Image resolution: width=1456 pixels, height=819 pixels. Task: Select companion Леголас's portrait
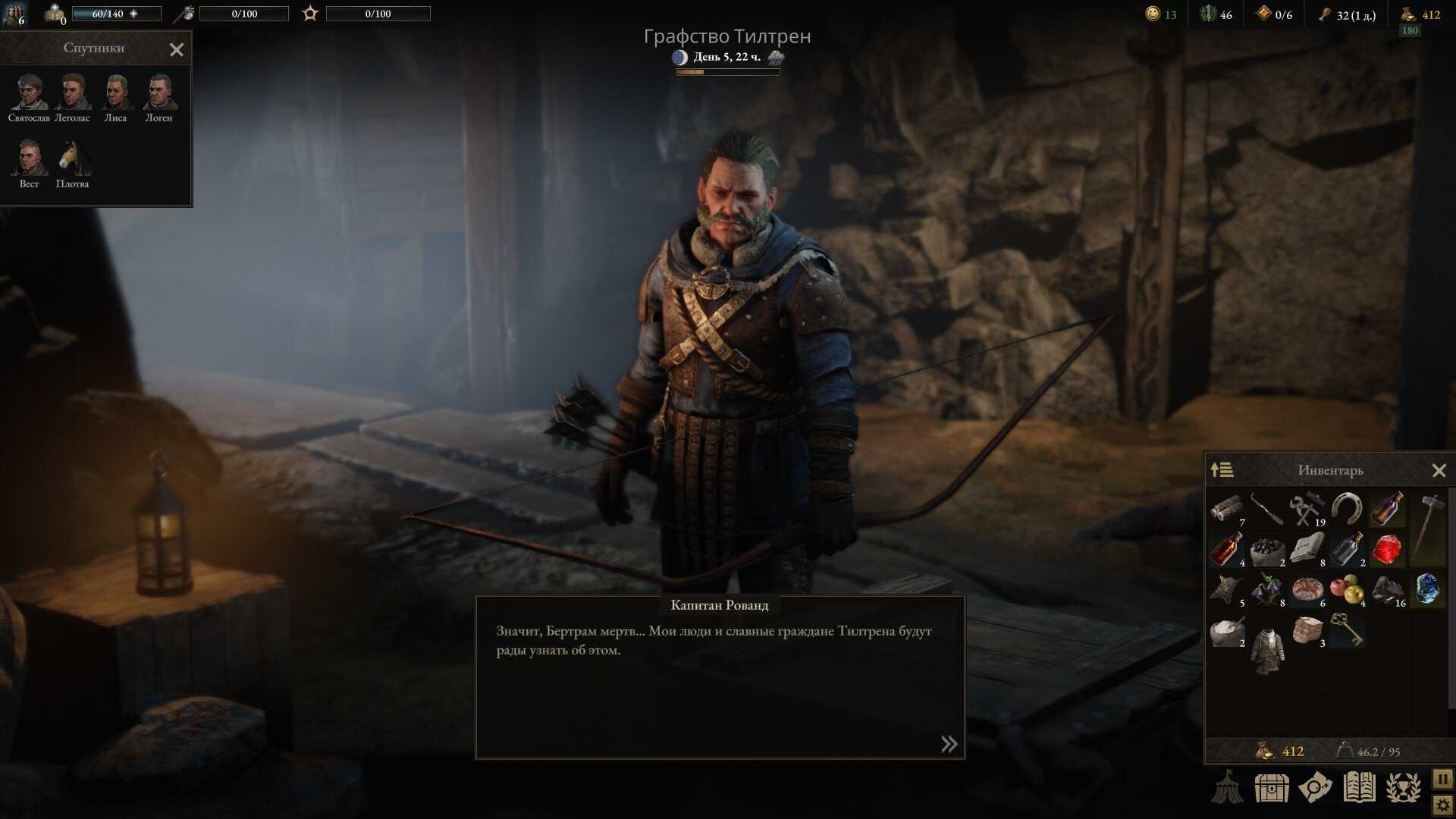[x=72, y=94]
